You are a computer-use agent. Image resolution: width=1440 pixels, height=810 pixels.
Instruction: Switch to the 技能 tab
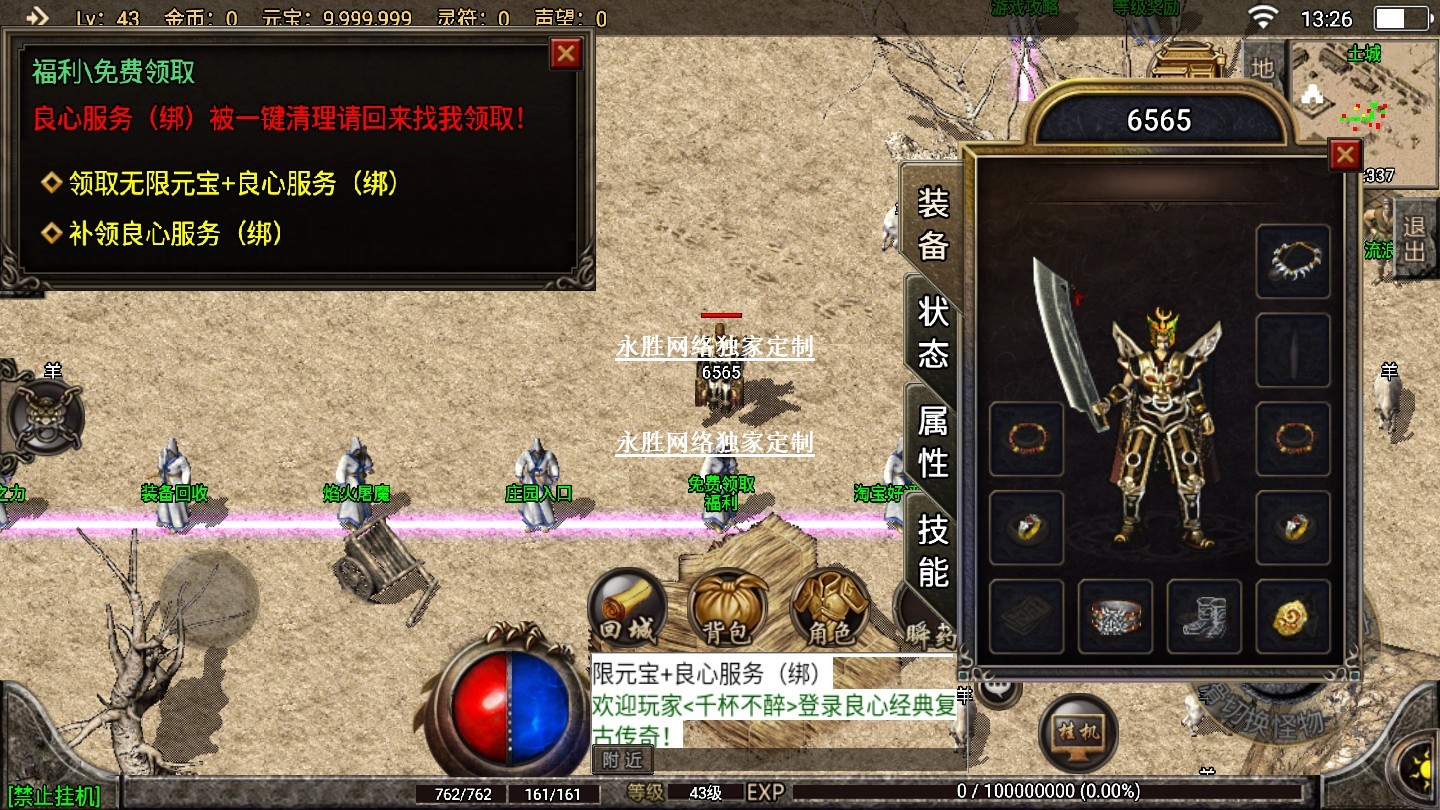(x=932, y=551)
